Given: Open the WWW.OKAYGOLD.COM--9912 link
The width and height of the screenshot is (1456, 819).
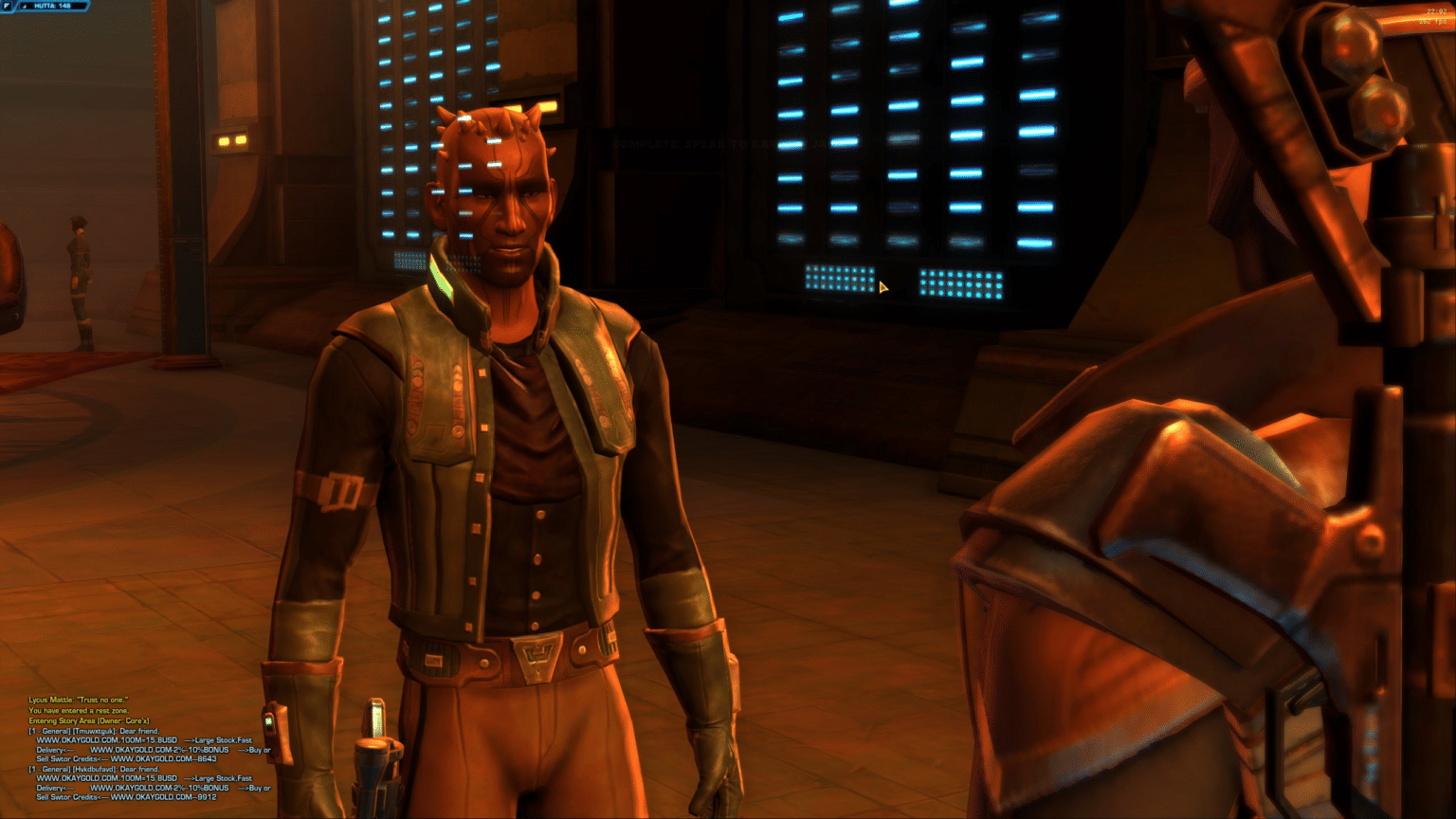Looking at the screenshot, I should point(163,797).
